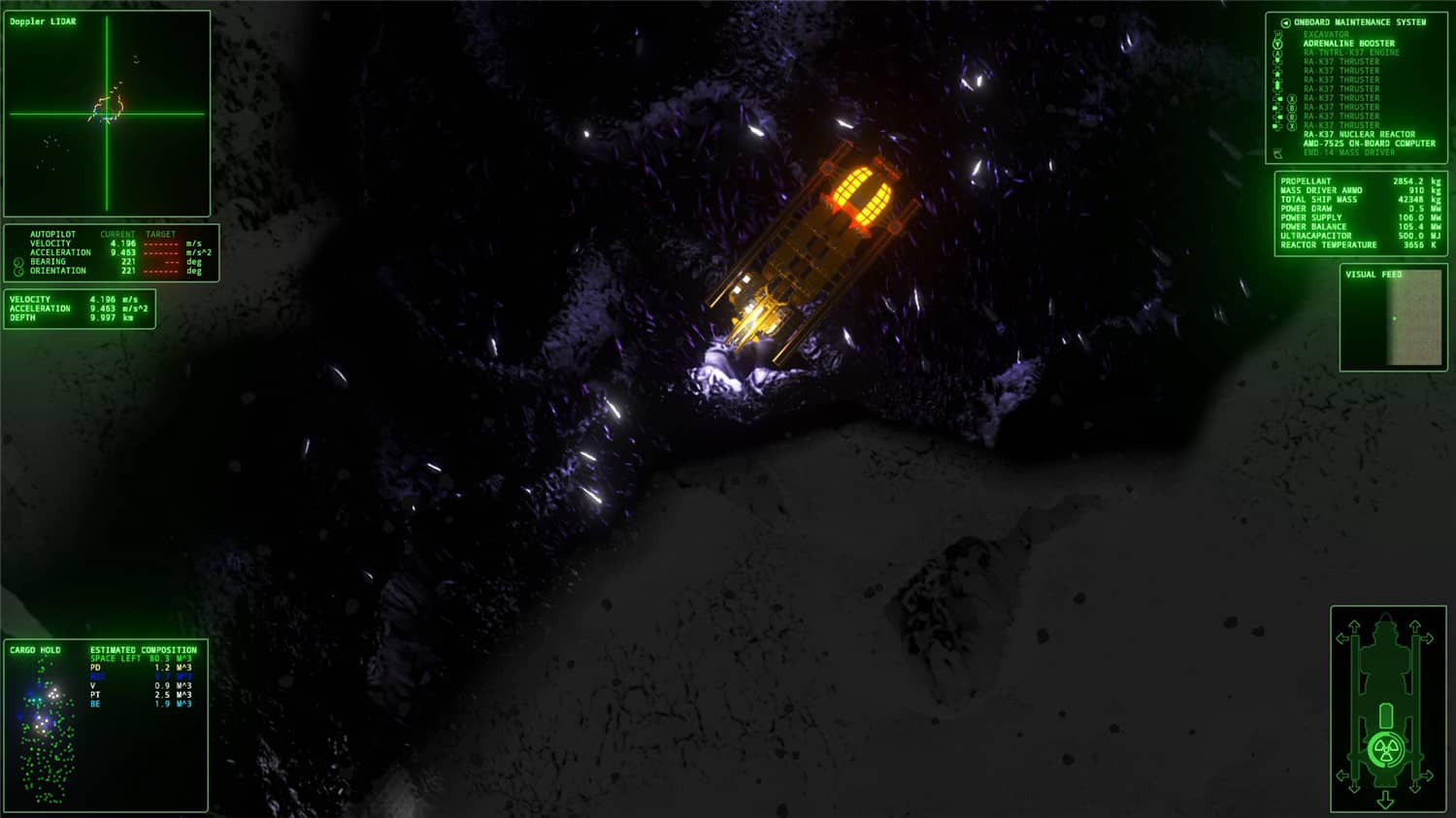
Task: Select the RA-TNTRL-K37 Engine icon
Action: [1278, 52]
